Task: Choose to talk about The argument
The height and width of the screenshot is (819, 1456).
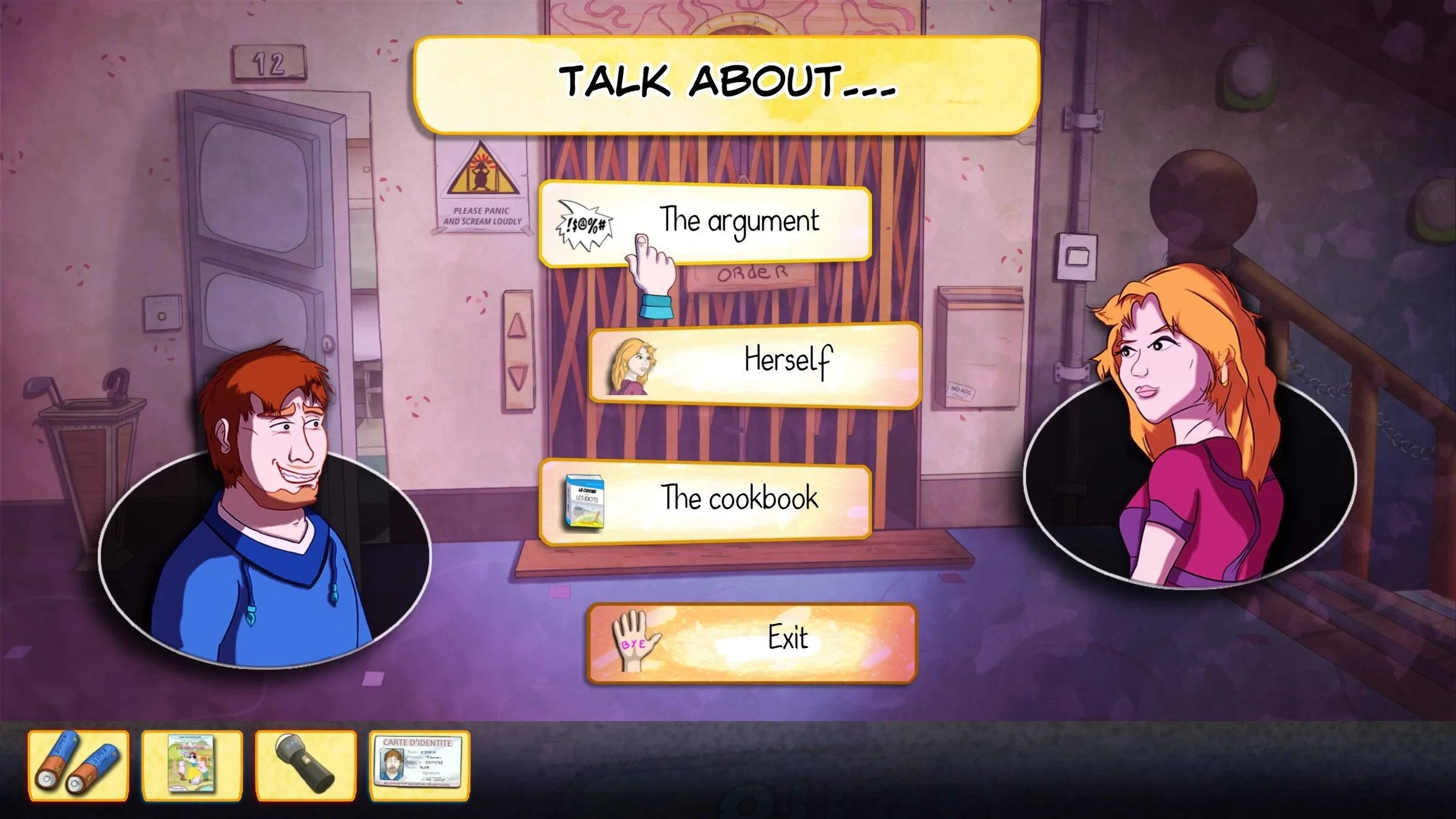Action: coord(740,221)
